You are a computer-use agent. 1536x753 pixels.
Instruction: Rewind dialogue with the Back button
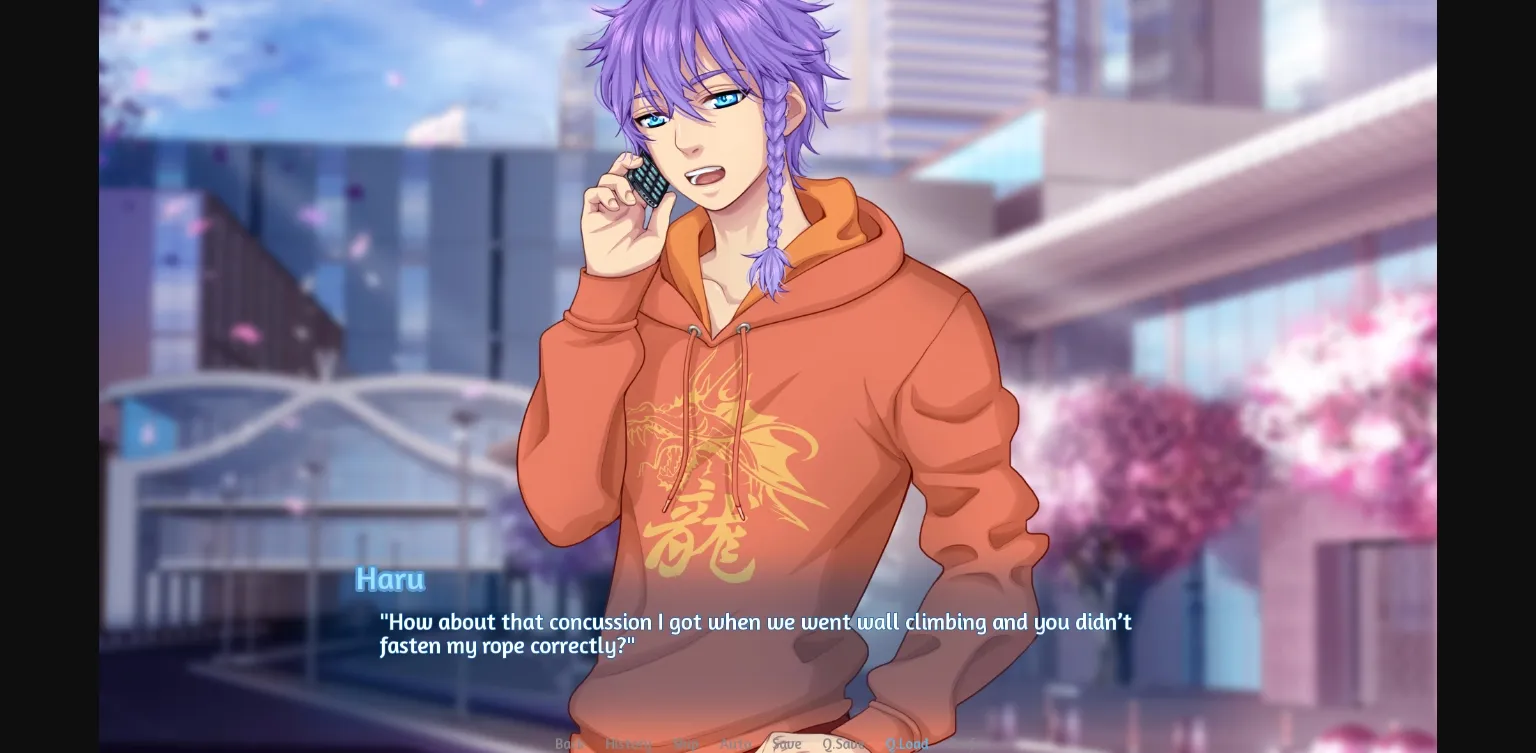pyautogui.click(x=568, y=745)
